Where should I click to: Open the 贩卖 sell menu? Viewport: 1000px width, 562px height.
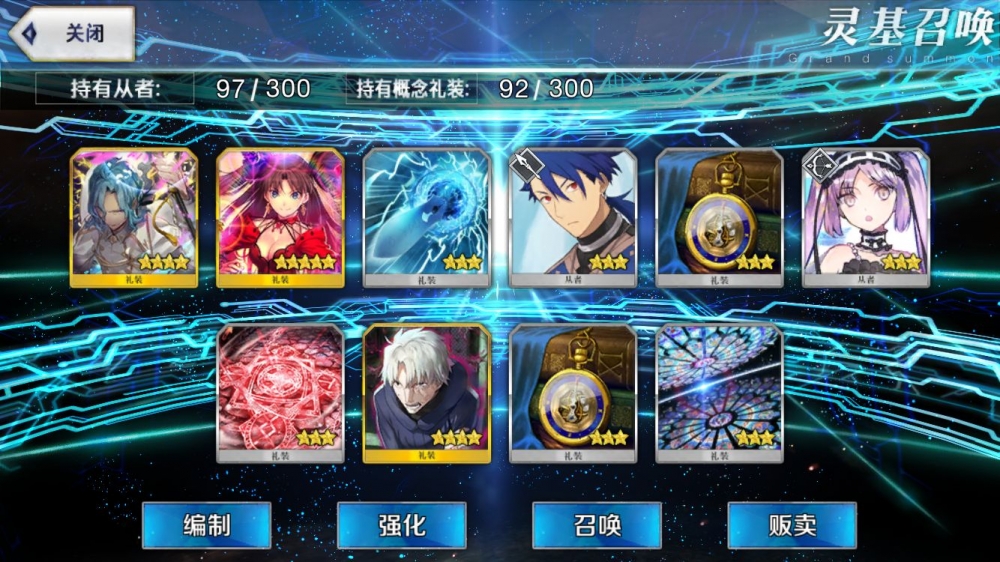coord(792,525)
